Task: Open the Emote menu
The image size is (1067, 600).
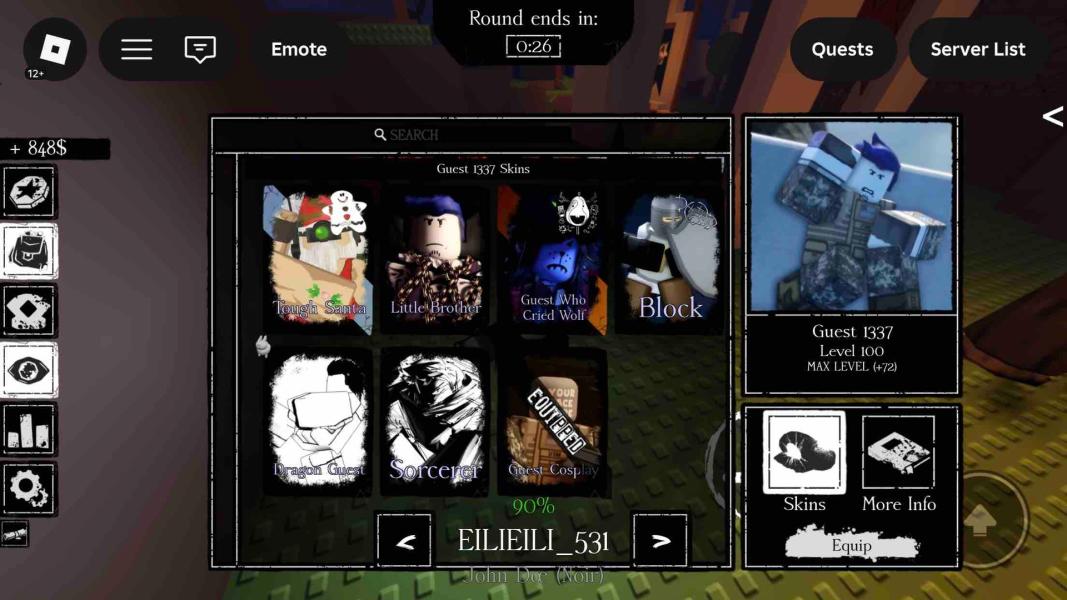Action: [x=299, y=49]
